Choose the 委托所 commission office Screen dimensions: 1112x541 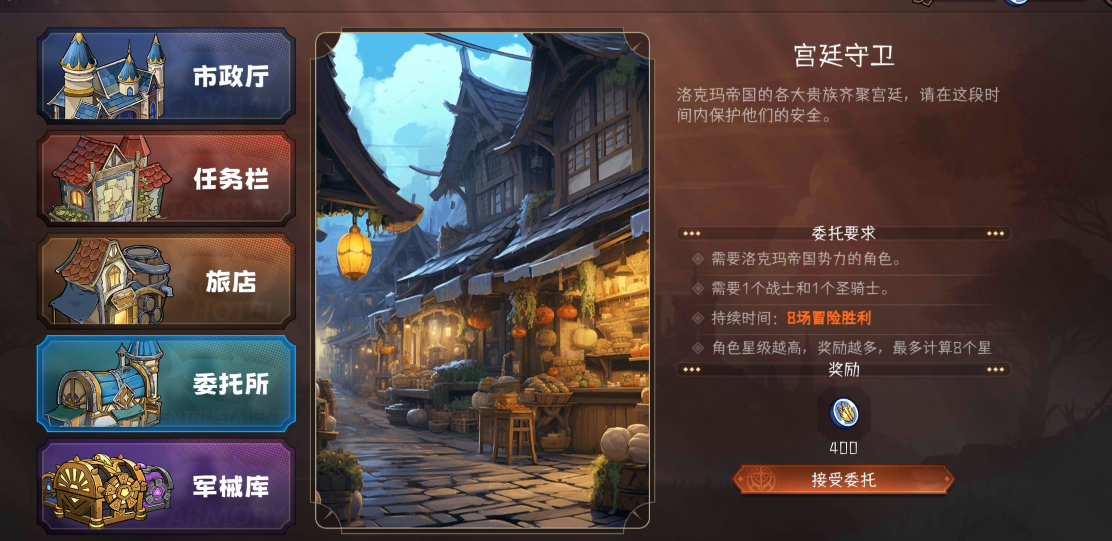pyautogui.click(x=166, y=384)
